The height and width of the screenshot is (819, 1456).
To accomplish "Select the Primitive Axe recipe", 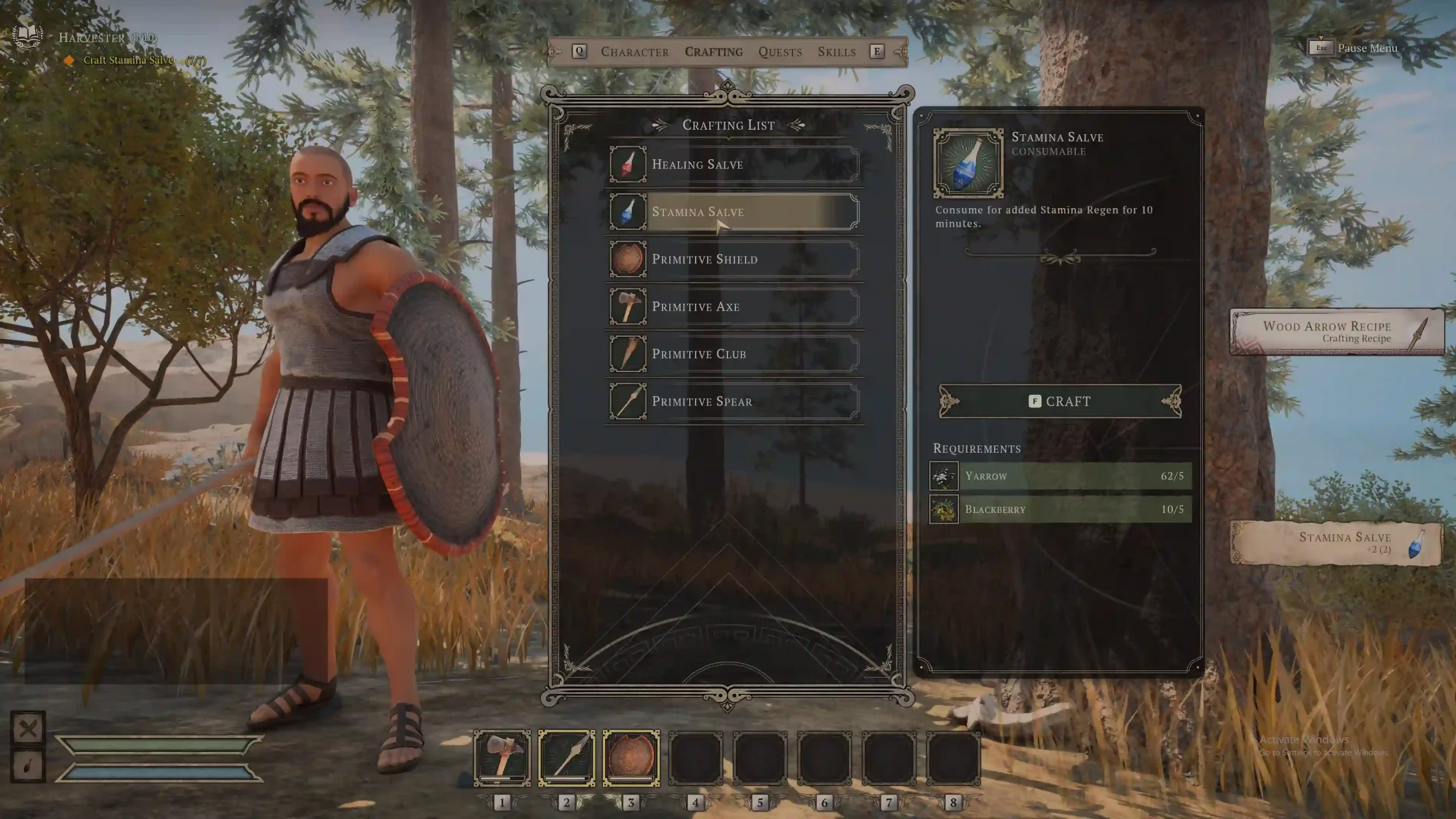I will coord(734,307).
